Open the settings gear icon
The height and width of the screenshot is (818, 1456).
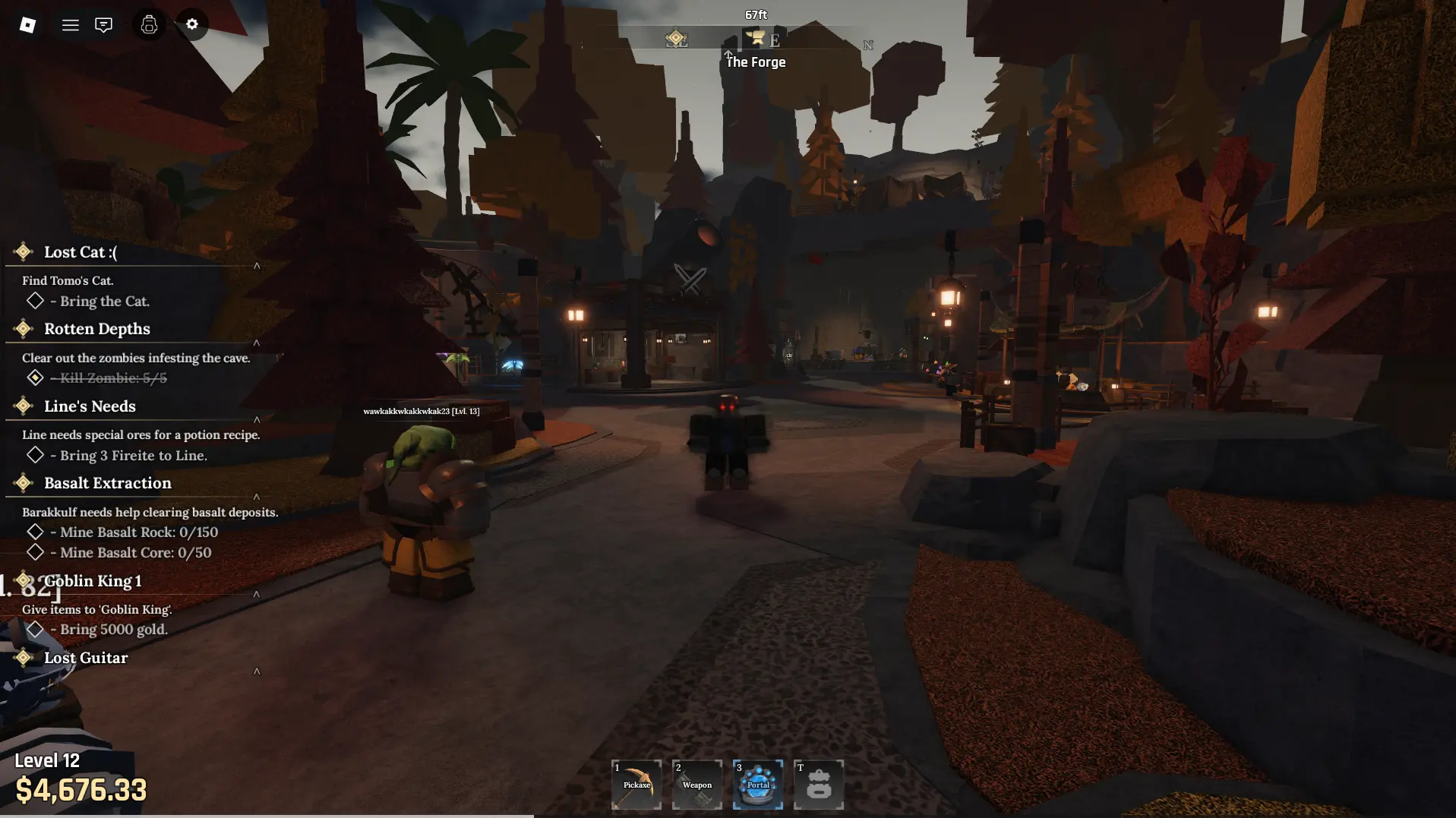point(191,24)
